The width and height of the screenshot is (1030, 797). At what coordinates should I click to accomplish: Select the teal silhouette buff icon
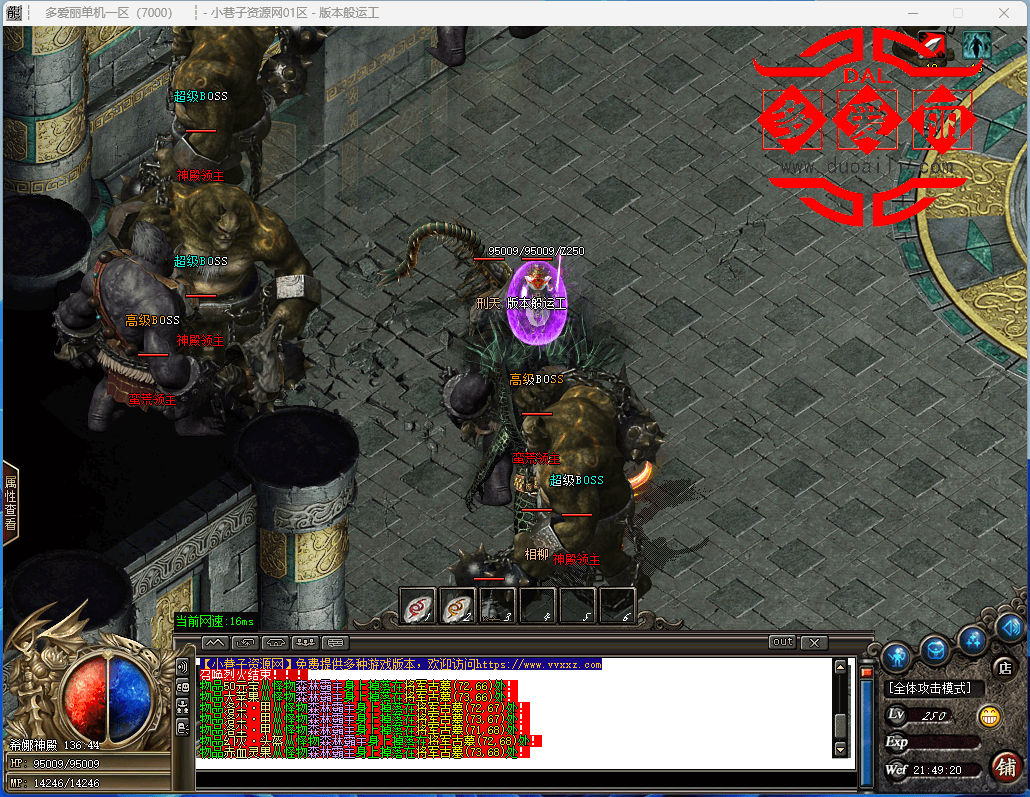click(x=976, y=45)
